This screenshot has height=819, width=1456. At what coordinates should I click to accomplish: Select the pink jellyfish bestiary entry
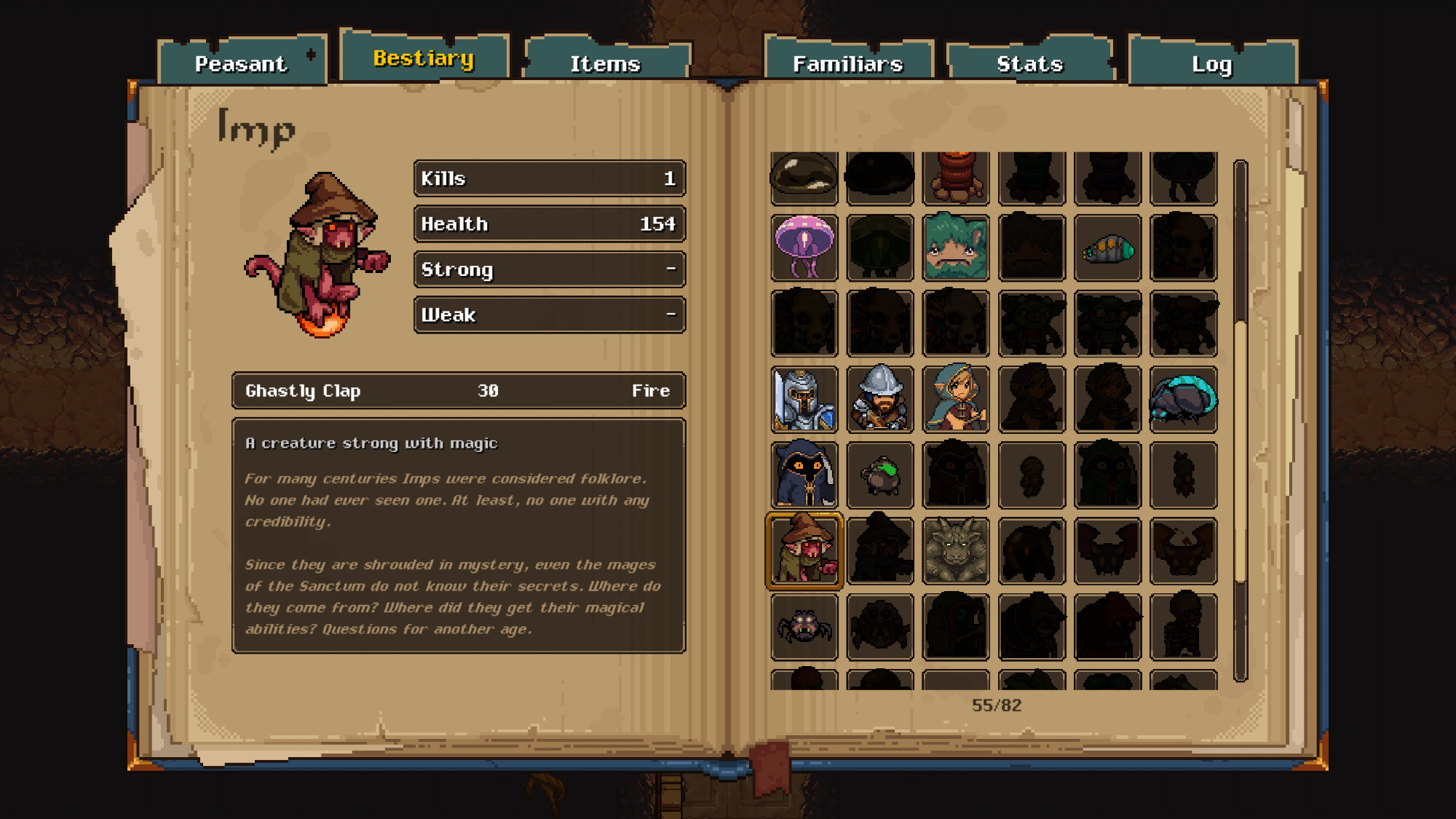pos(804,248)
